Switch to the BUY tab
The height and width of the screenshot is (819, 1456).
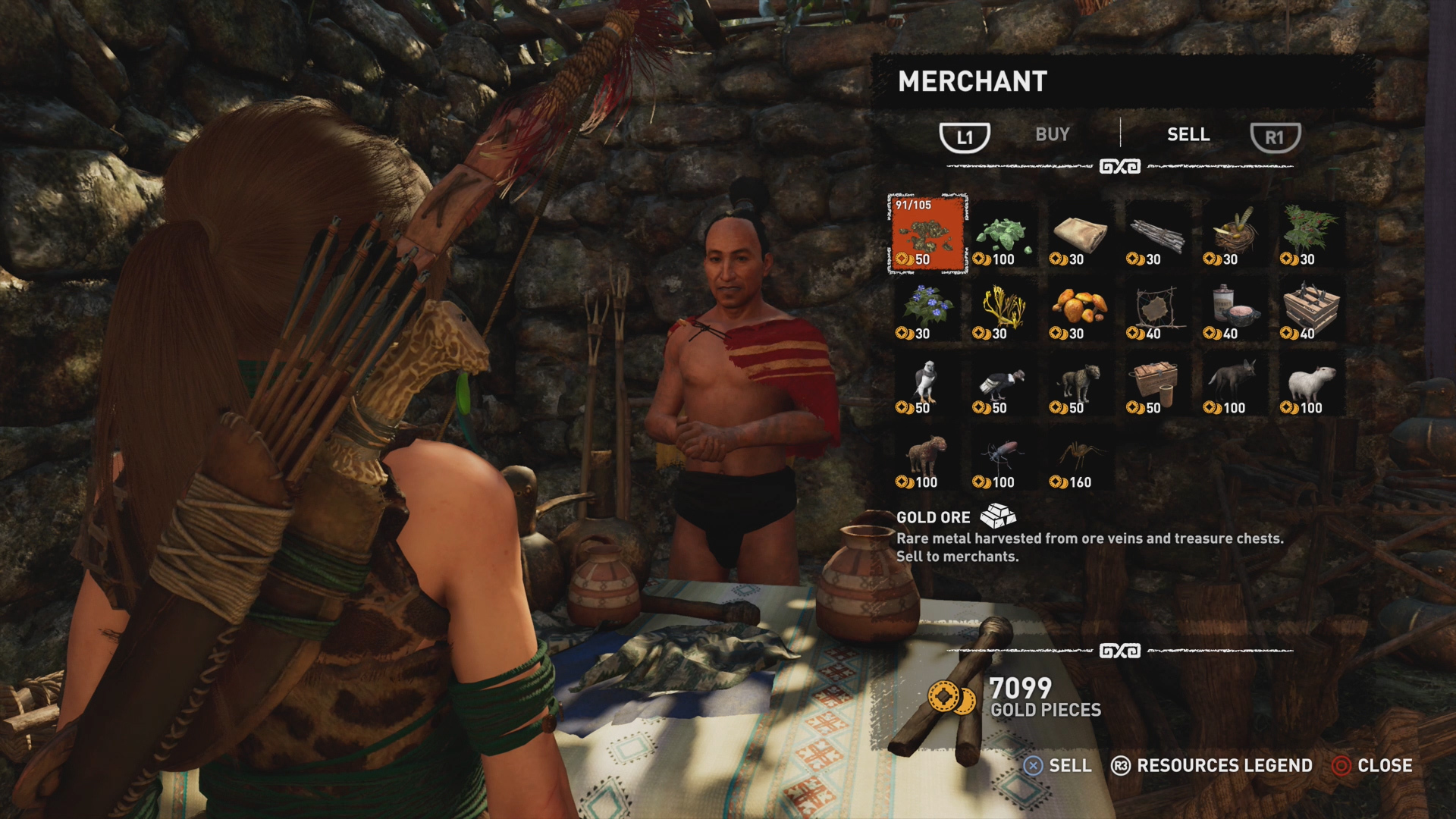(1052, 135)
